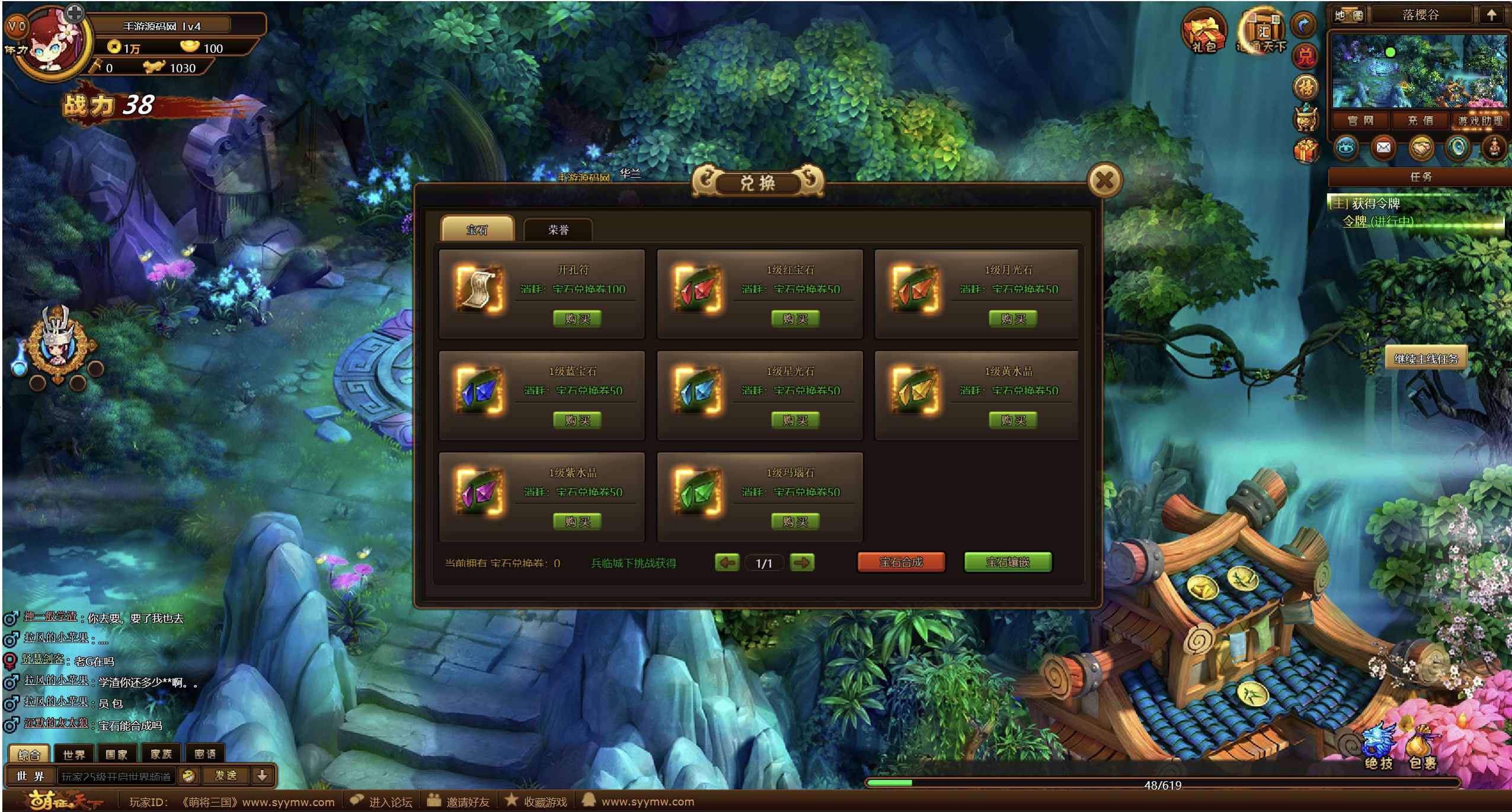Purchase the 1级红宝石 gem
The width and height of the screenshot is (1512, 812).
(x=795, y=319)
